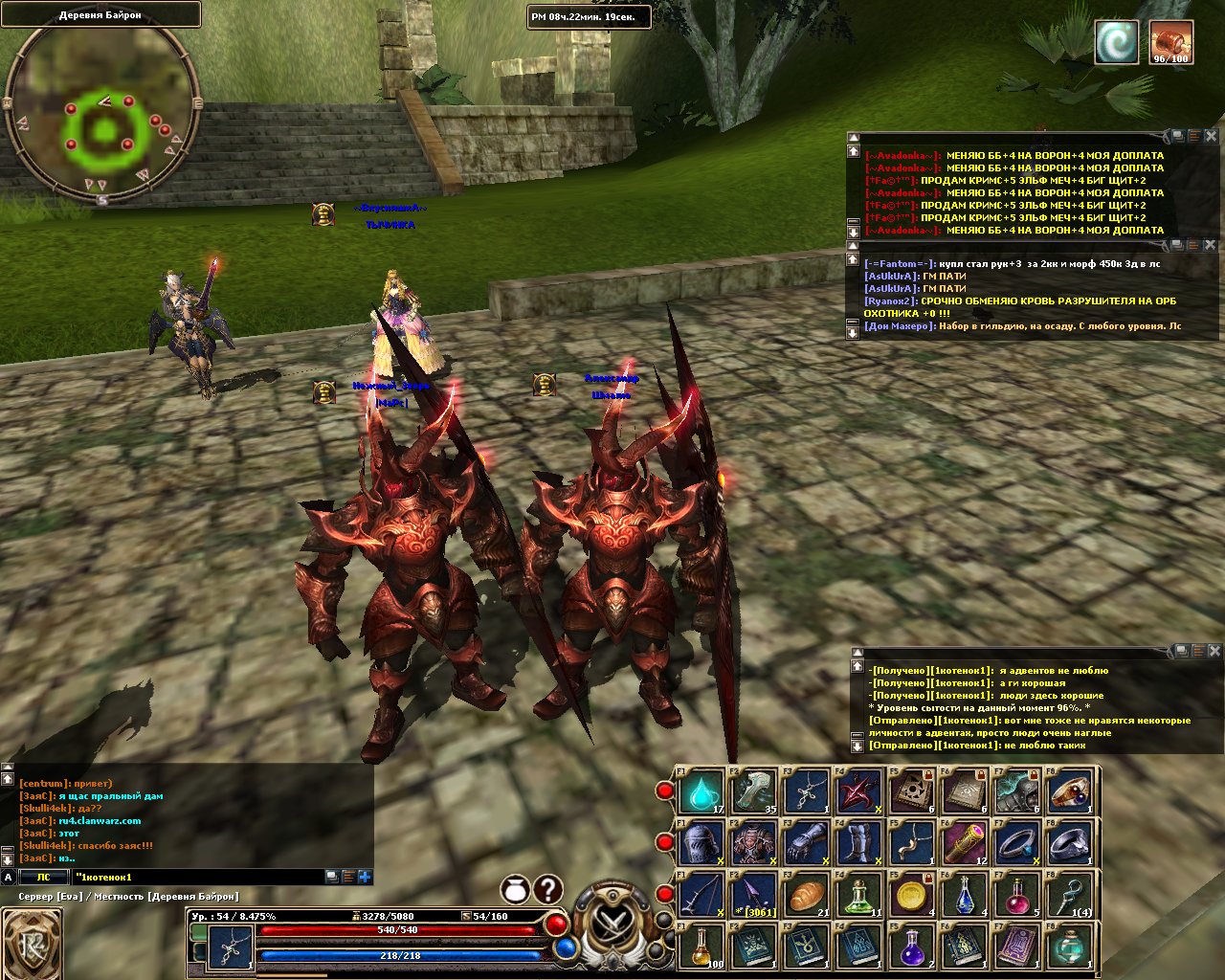Screen dimensions: 1225x980
Task: Open the help question mark button
Action: (547, 889)
